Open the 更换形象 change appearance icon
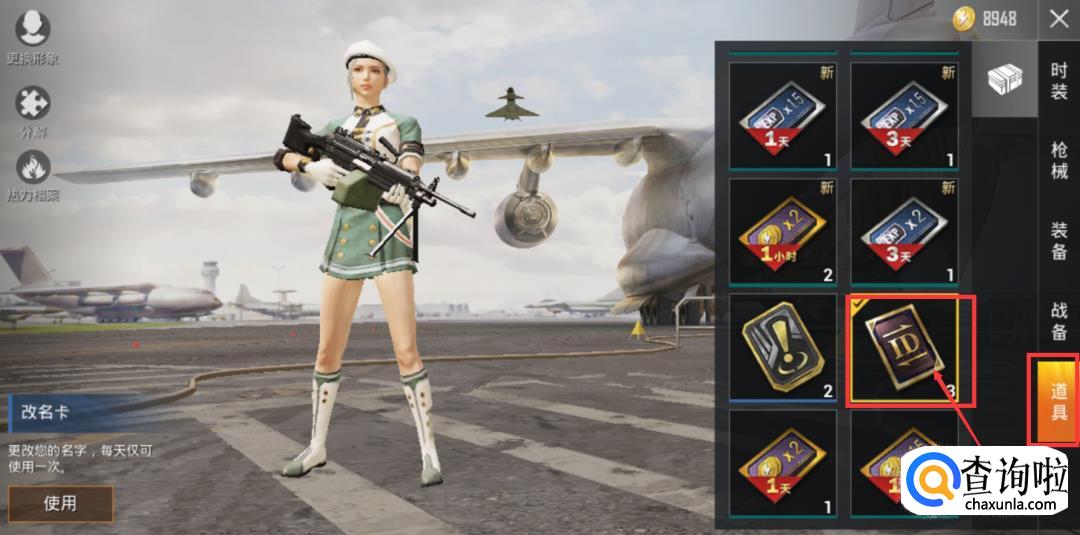 point(33,36)
